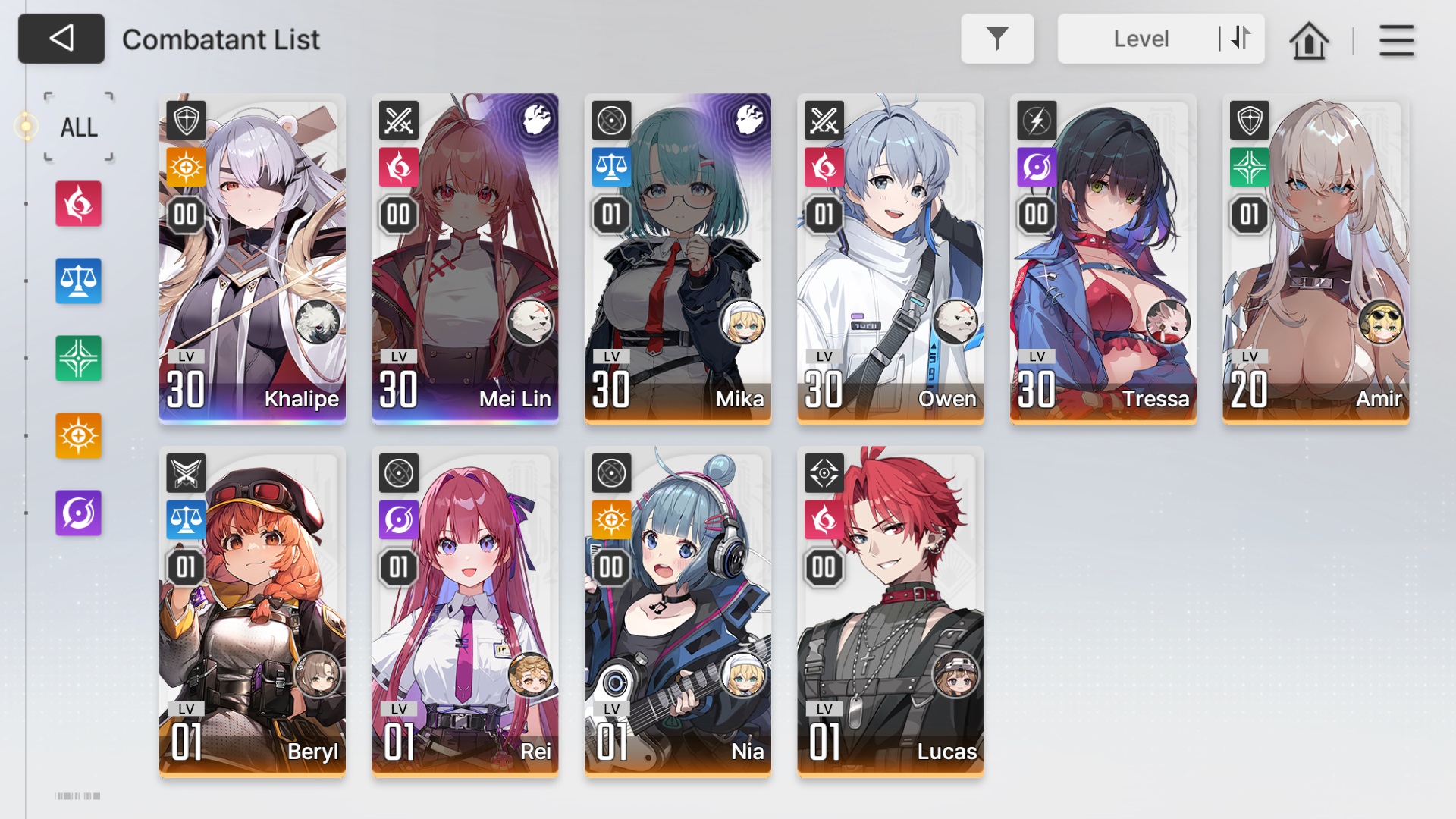Select the Mei Lin combatant card

click(465, 259)
